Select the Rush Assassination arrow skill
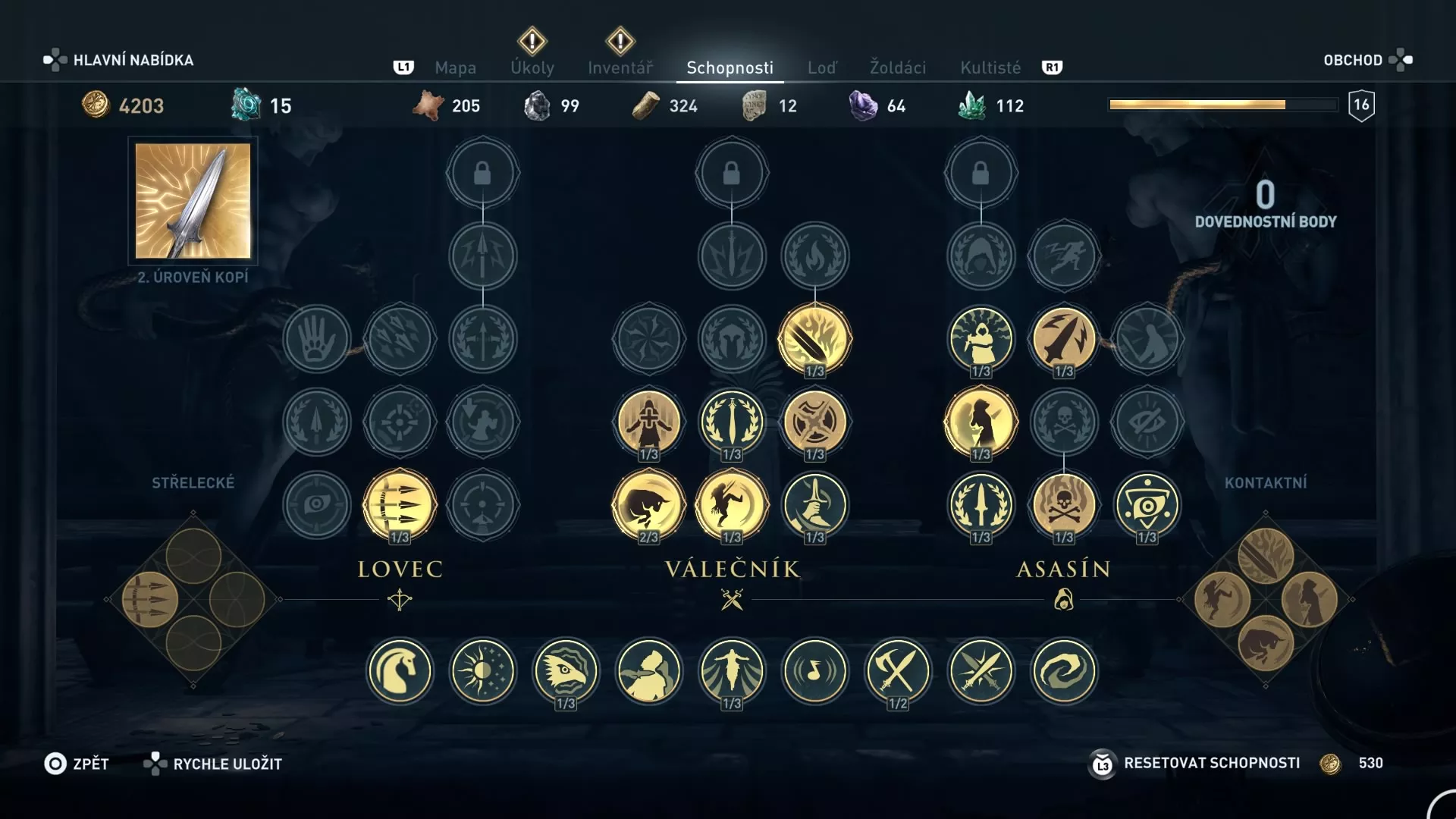Viewport: 1456px width, 819px height. pyautogui.click(x=1063, y=340)
